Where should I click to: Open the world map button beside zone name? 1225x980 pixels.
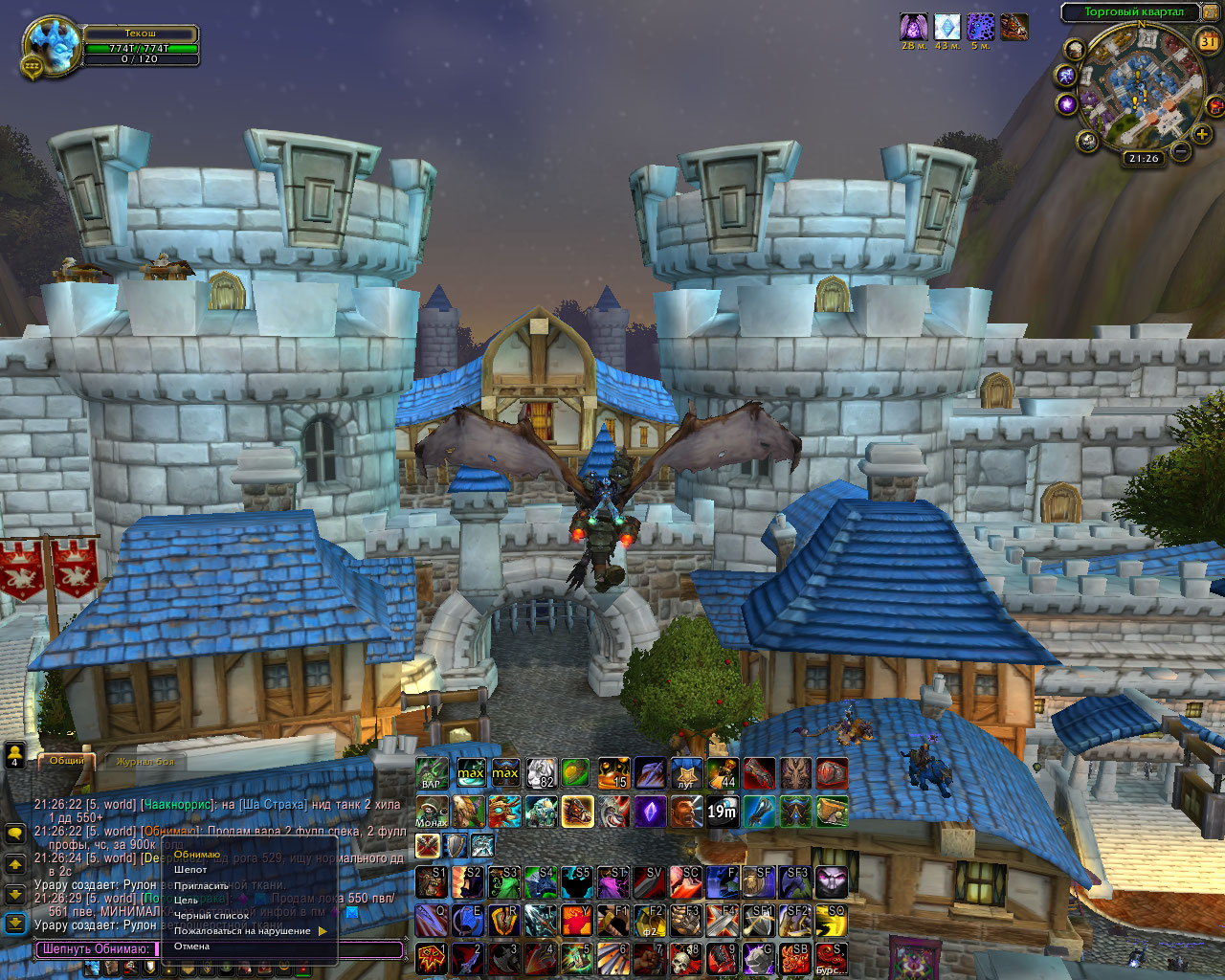(x=1211, y=12)
